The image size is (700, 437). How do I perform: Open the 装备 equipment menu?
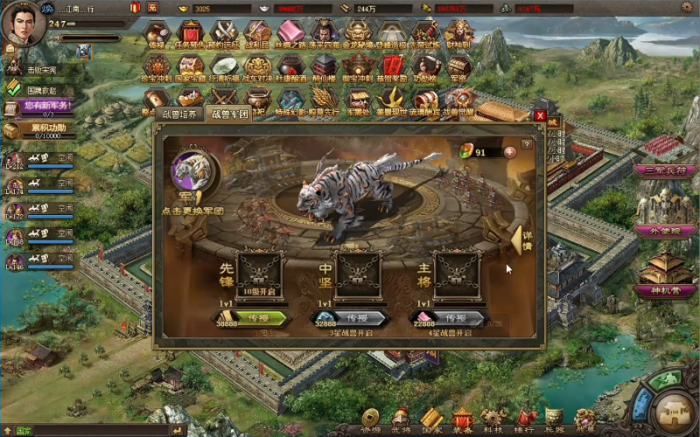tap(462, 419)
